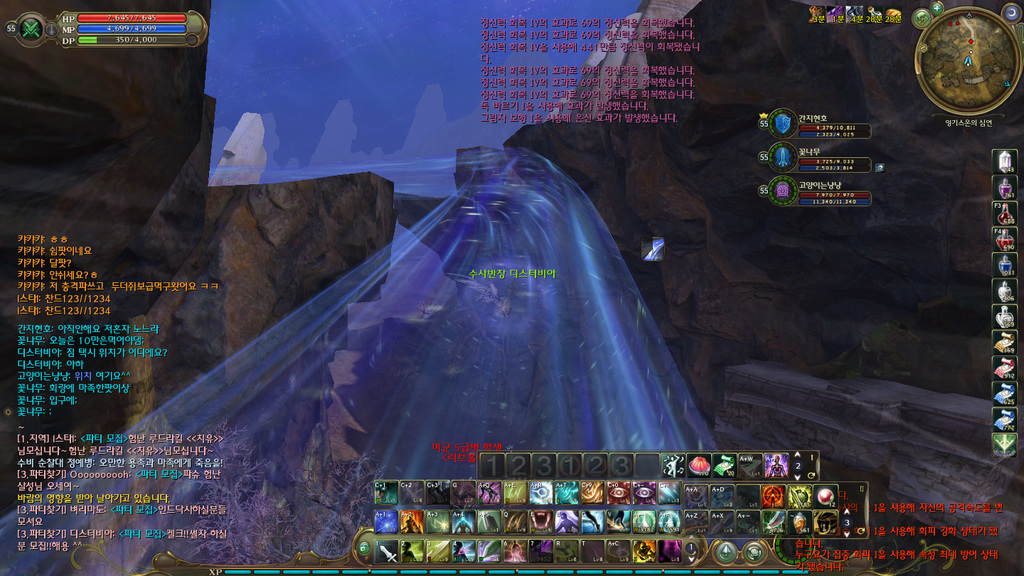1024x576 pixels.
Task: Activate the sword attack skill in the bottom bar
Action: point(387,552)
